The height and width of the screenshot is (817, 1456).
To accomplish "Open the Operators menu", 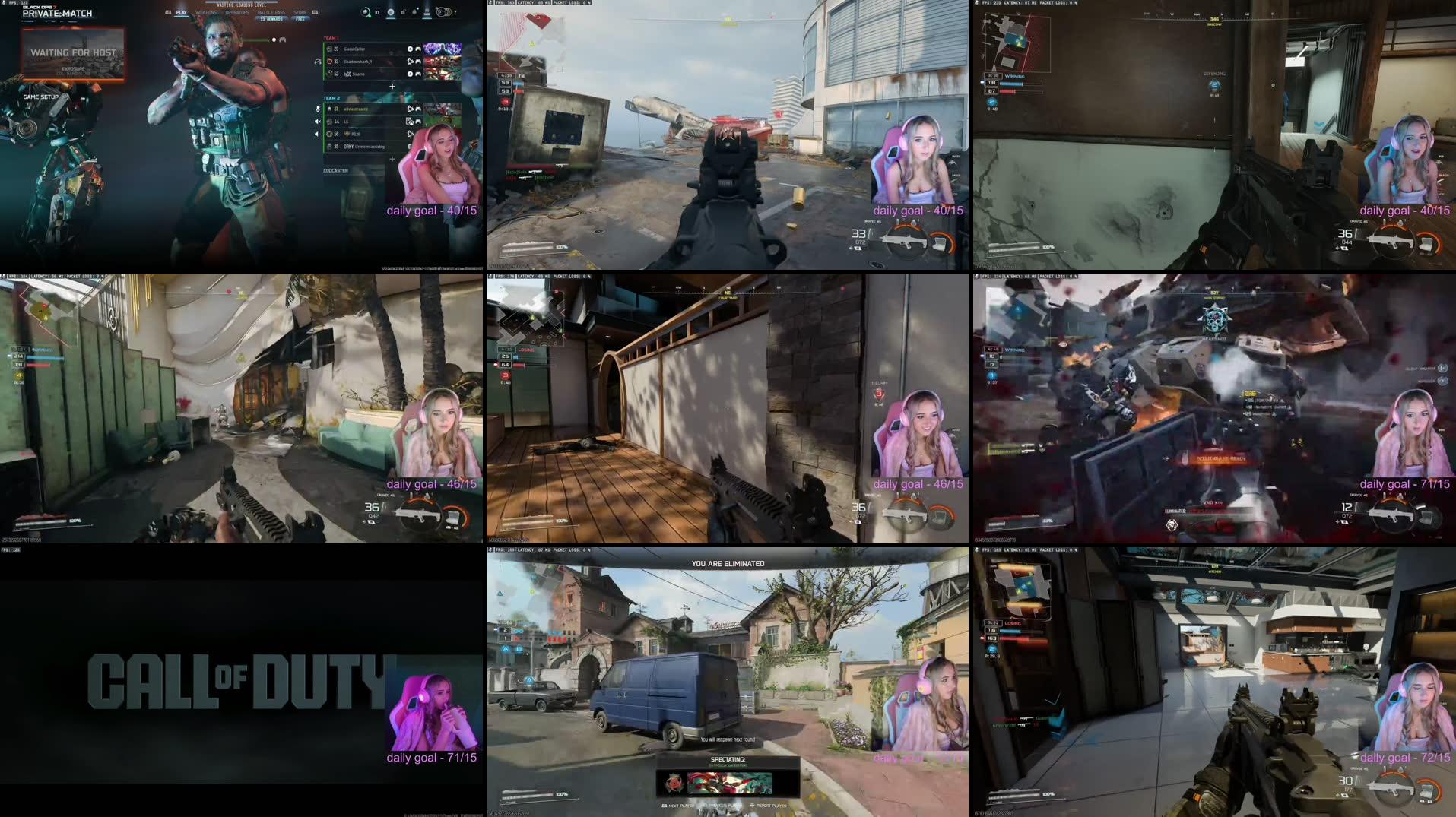I will pos(238,12).
